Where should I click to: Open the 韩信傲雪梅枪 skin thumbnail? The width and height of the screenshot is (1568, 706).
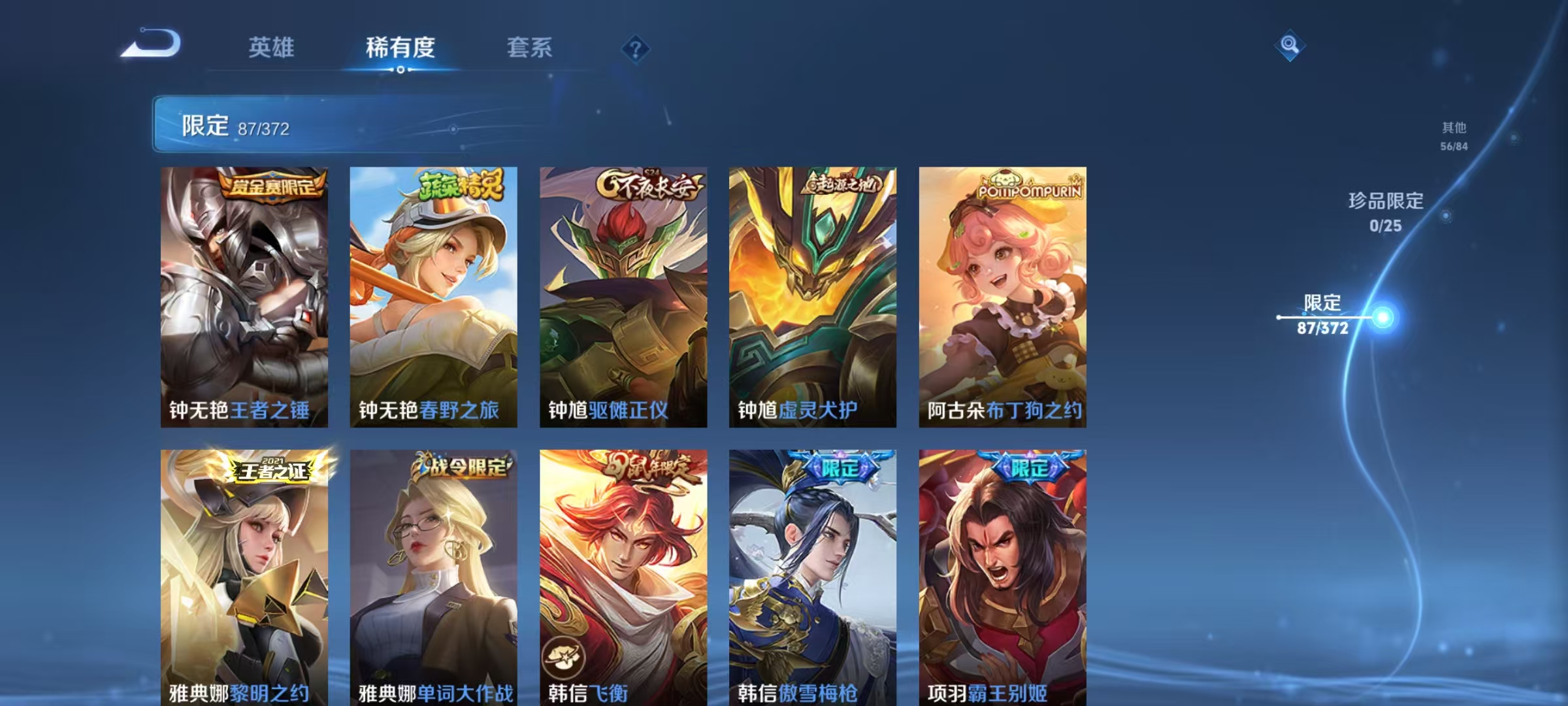click(811, 575)
